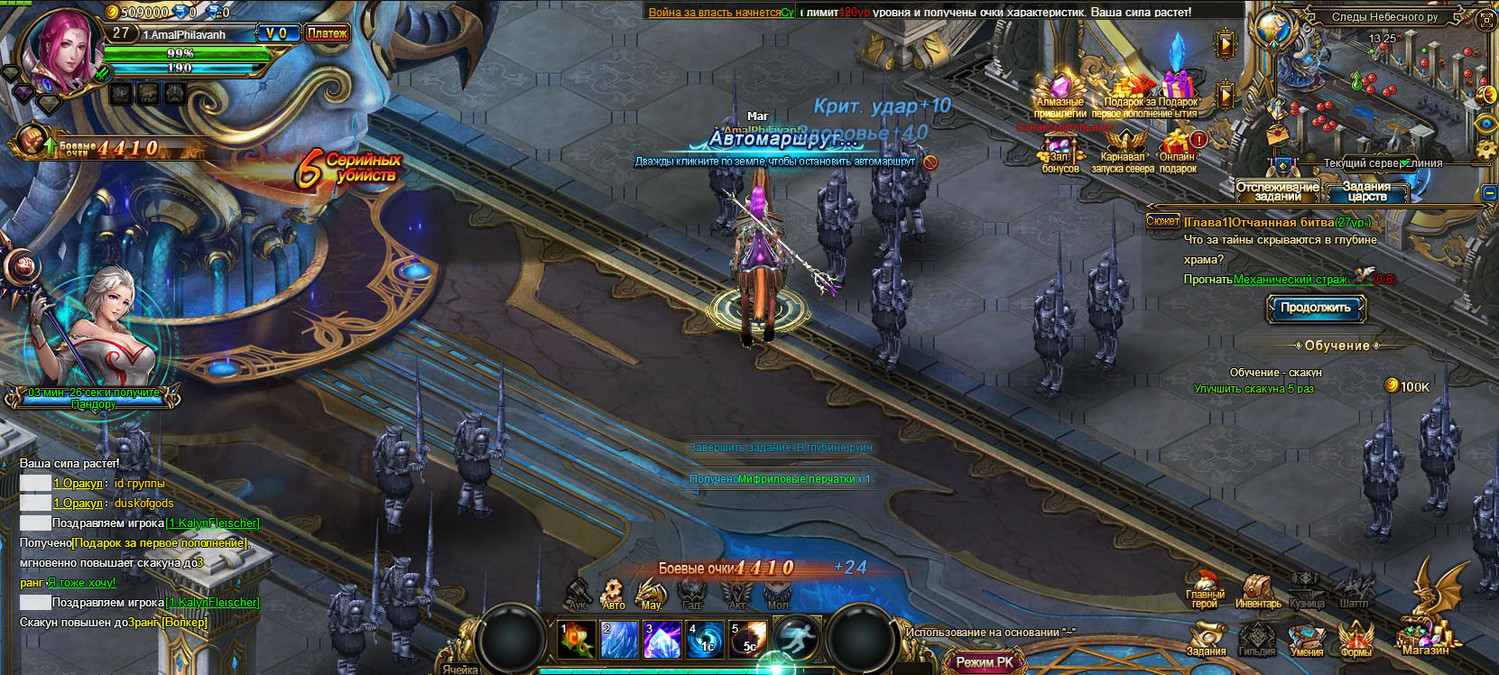
Task: Open the Формы menu icon
Action: point(1356,638)
